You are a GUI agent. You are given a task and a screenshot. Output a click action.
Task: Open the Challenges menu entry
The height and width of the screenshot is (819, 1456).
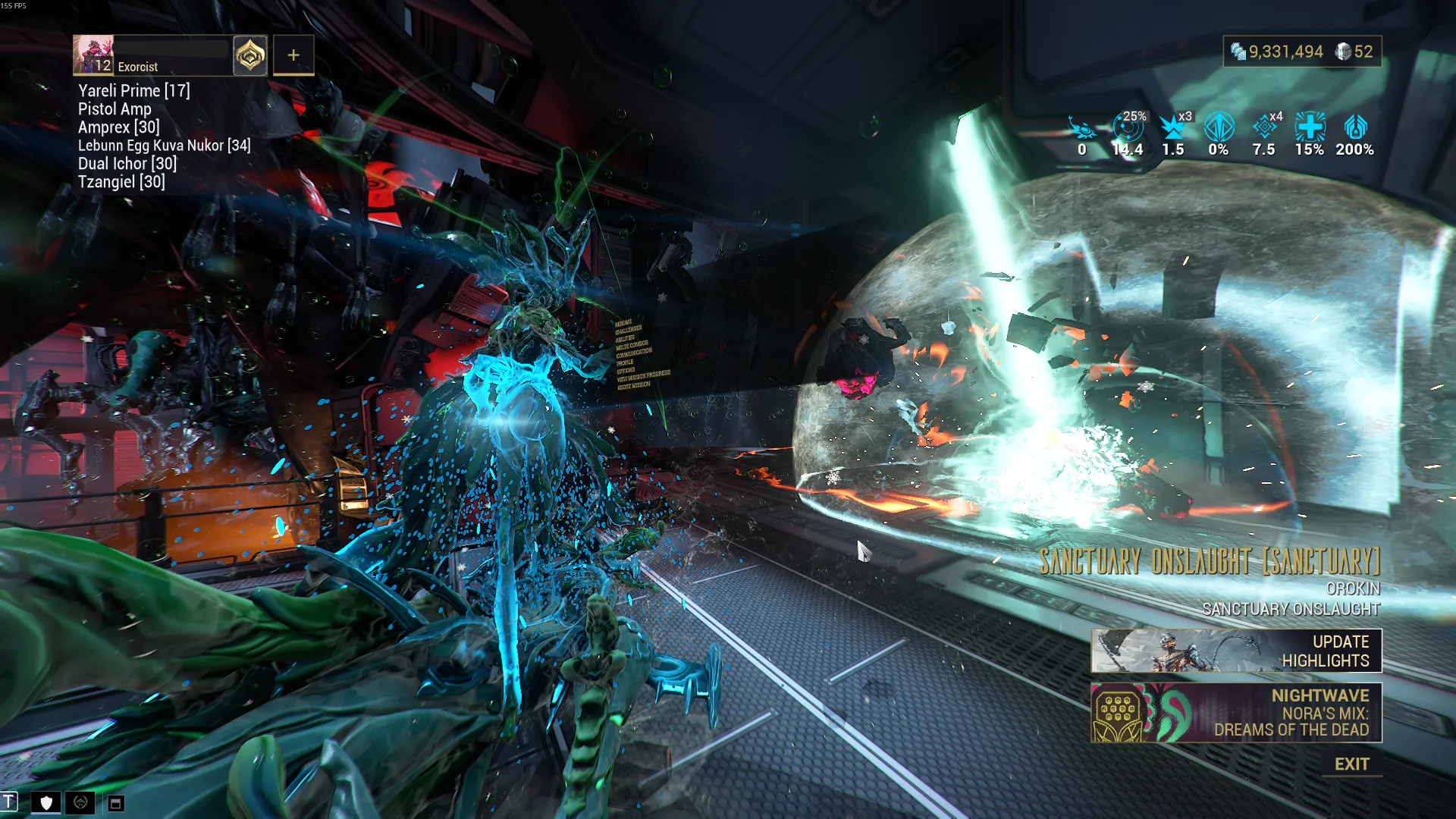tap(628, 330)
